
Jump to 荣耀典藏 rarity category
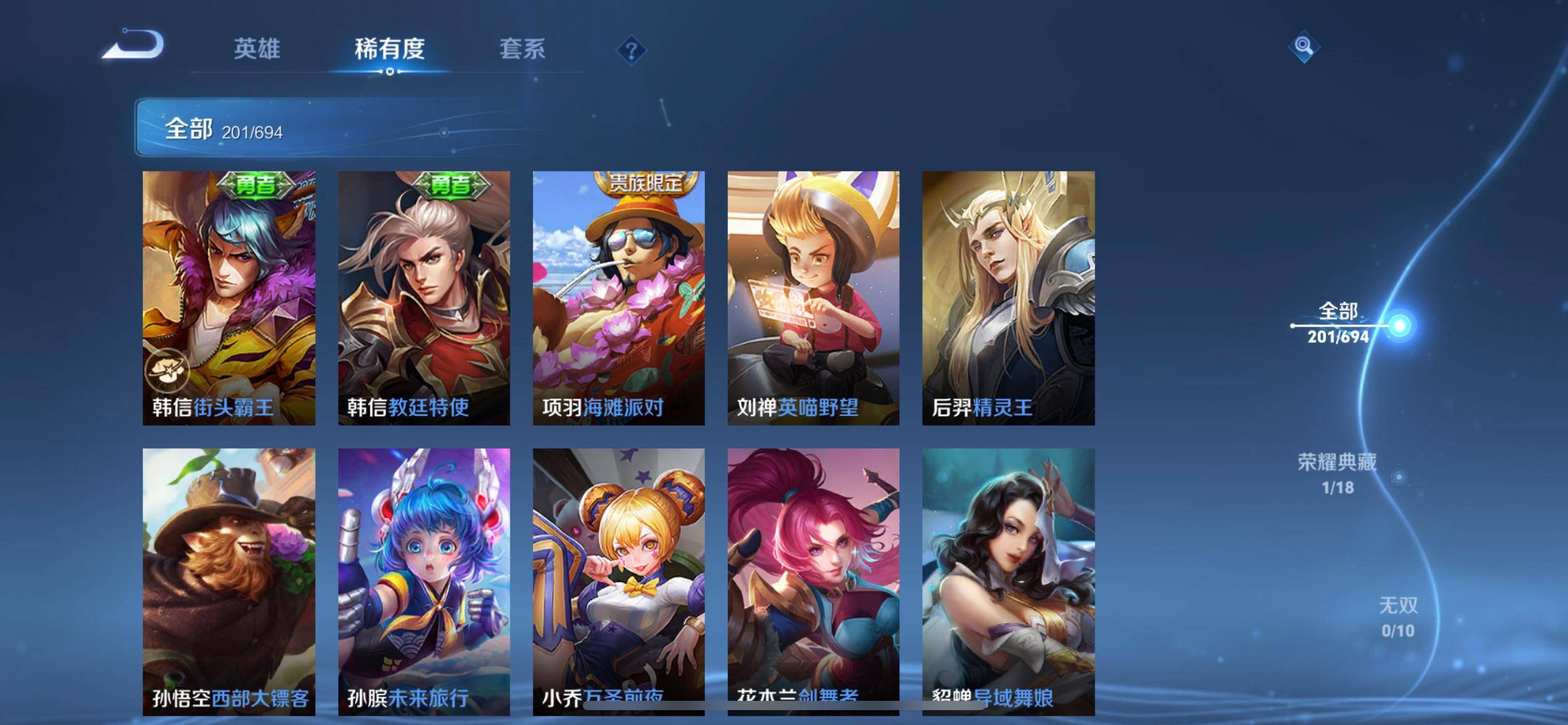point(1338,473)
